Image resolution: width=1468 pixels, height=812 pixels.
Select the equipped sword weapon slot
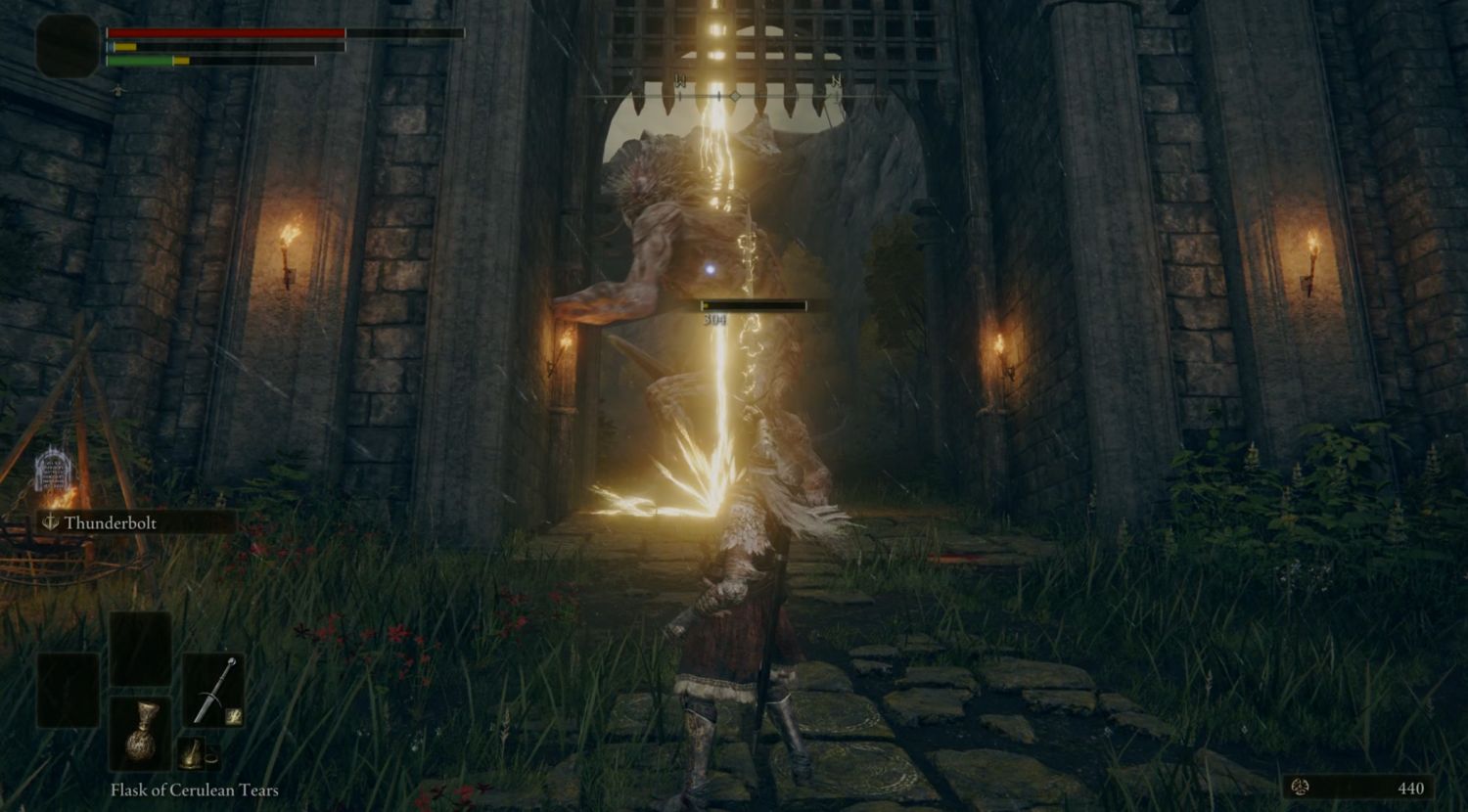(x=213, y=690)
